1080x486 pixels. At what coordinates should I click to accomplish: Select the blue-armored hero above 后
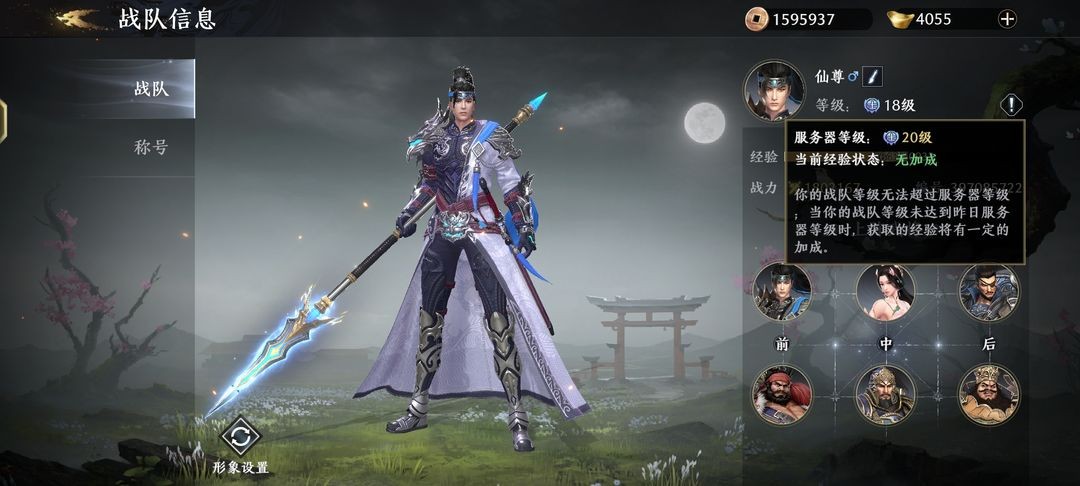click(988, 292)
